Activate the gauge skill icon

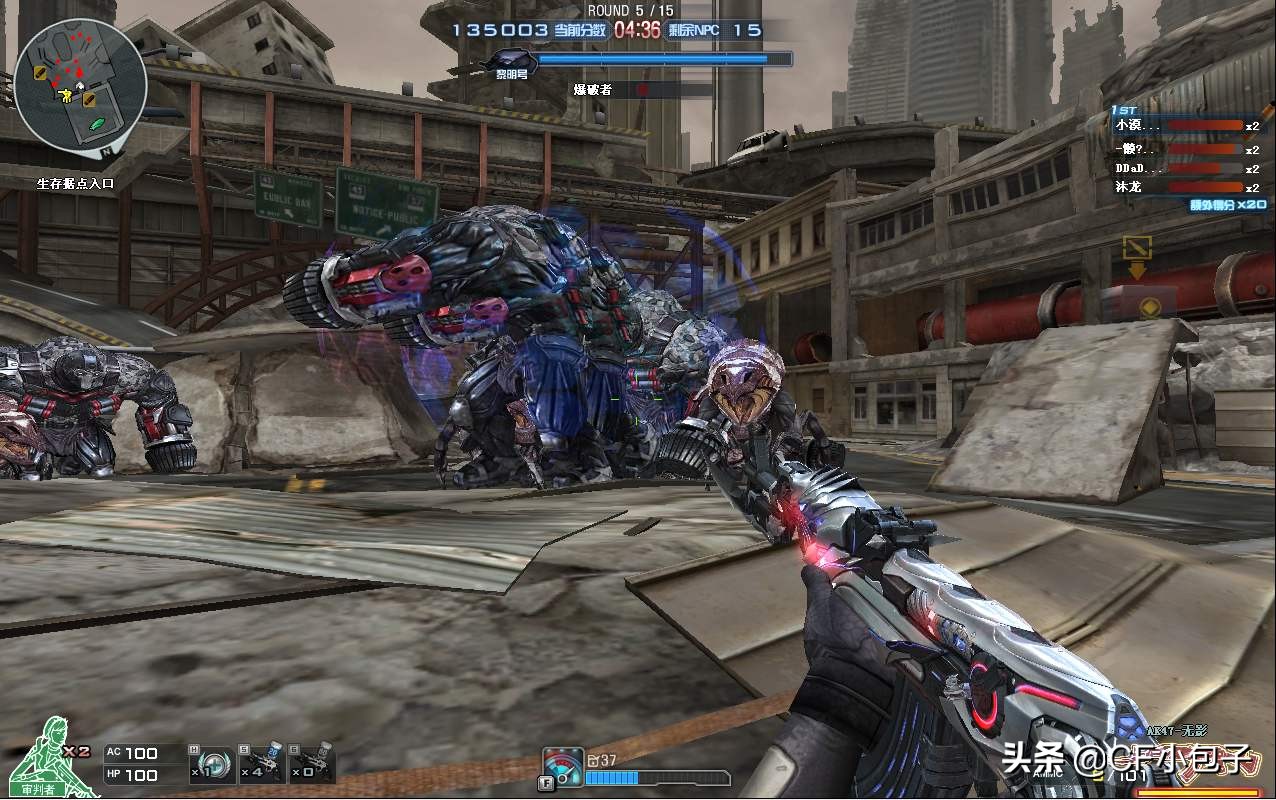coord(563,768)
